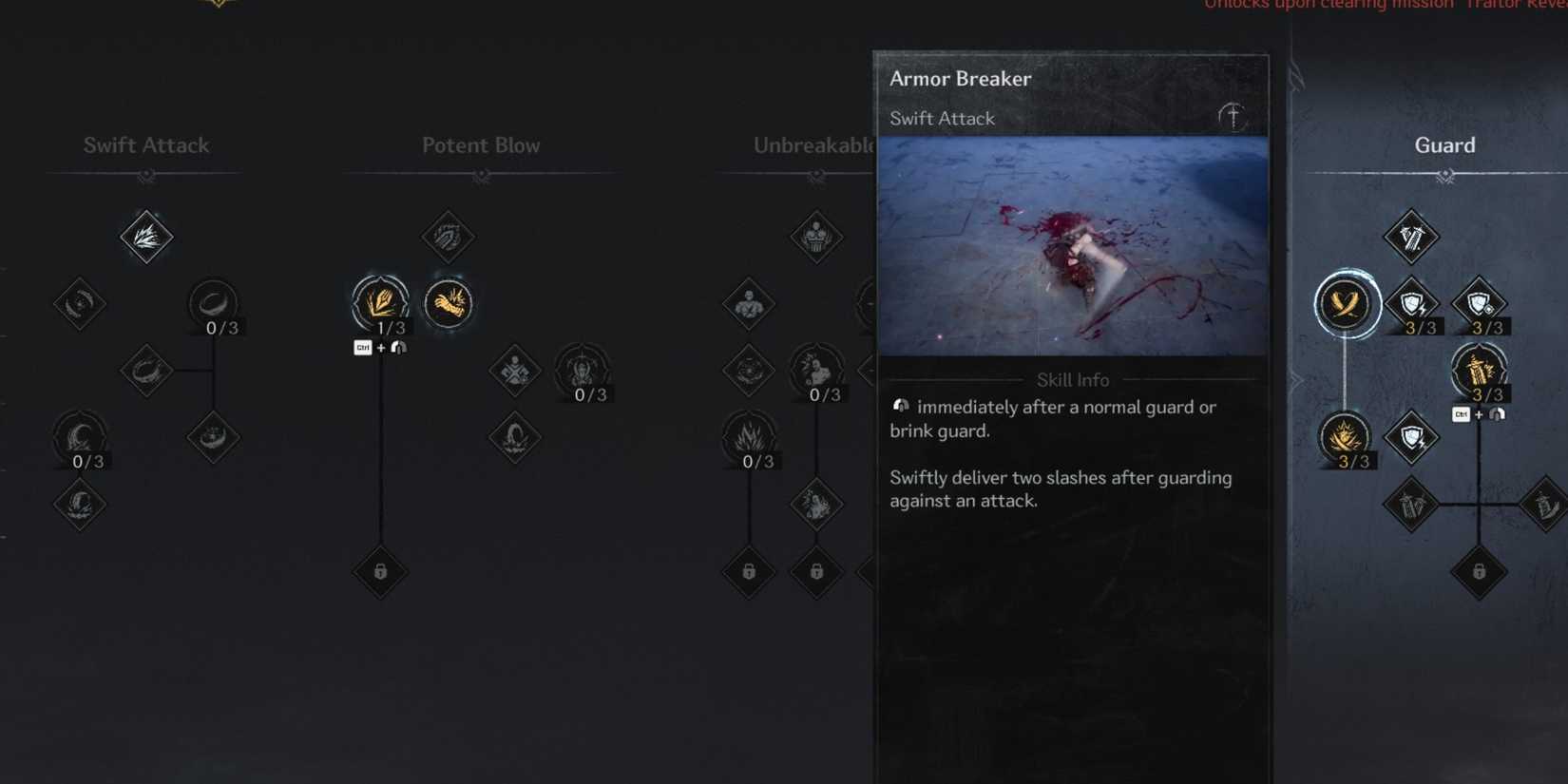
Task: Click the weapon icon in the Armor Breaker panel
Action: [1232, 116]
